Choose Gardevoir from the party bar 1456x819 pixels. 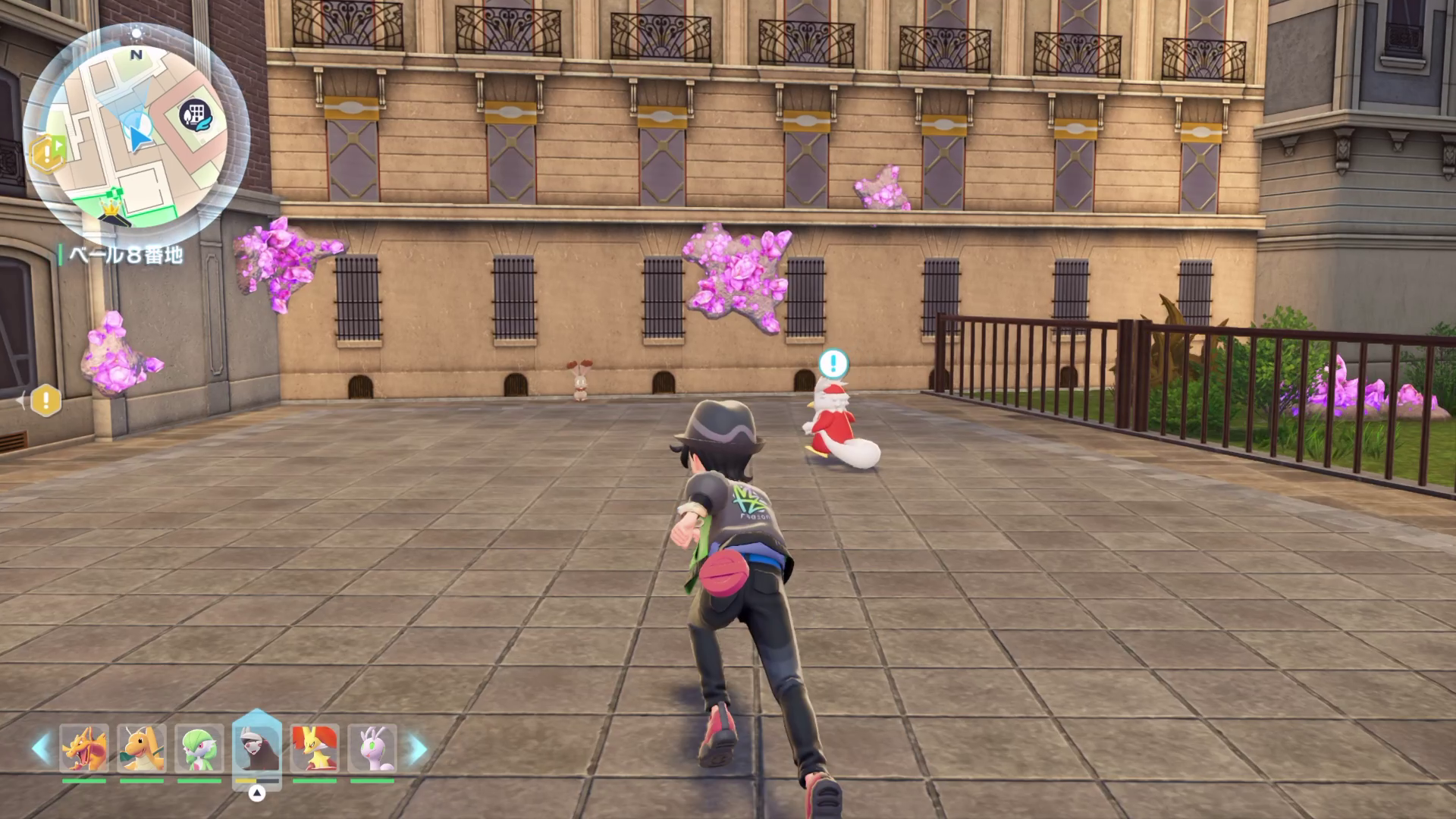click(199, 748)
